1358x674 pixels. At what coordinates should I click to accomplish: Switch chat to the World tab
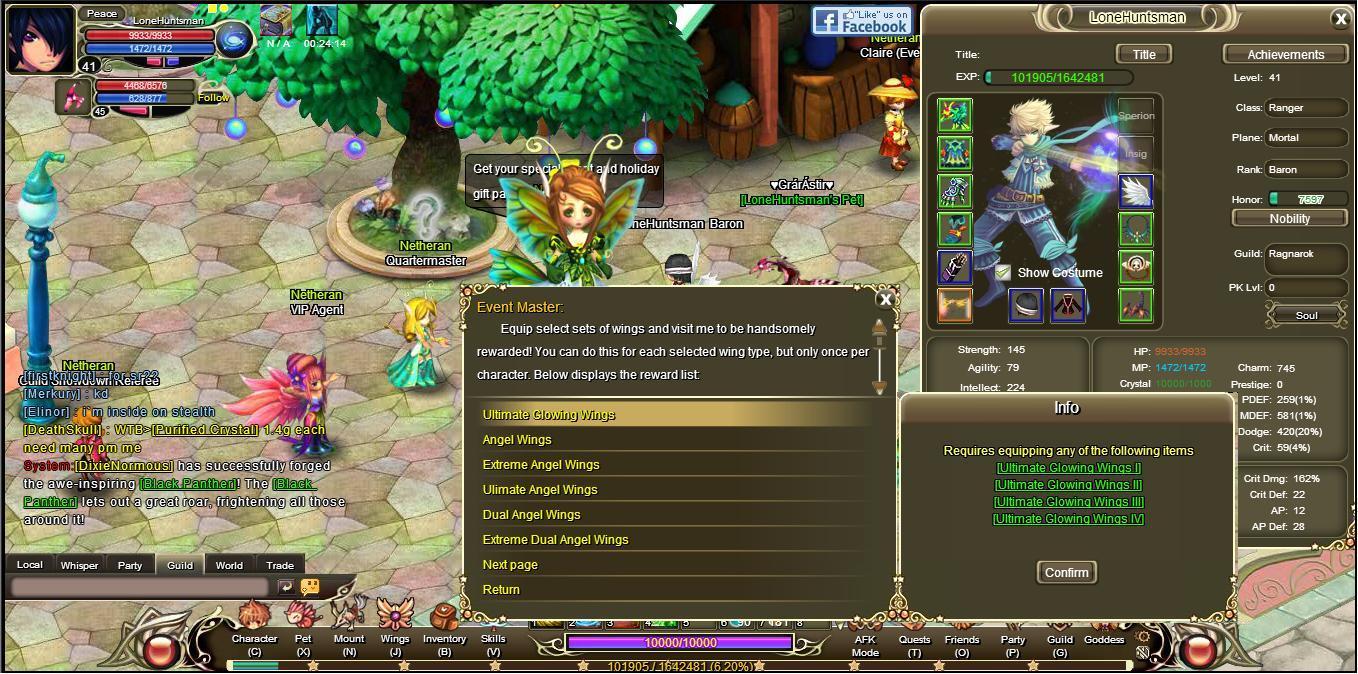(229, 565)
